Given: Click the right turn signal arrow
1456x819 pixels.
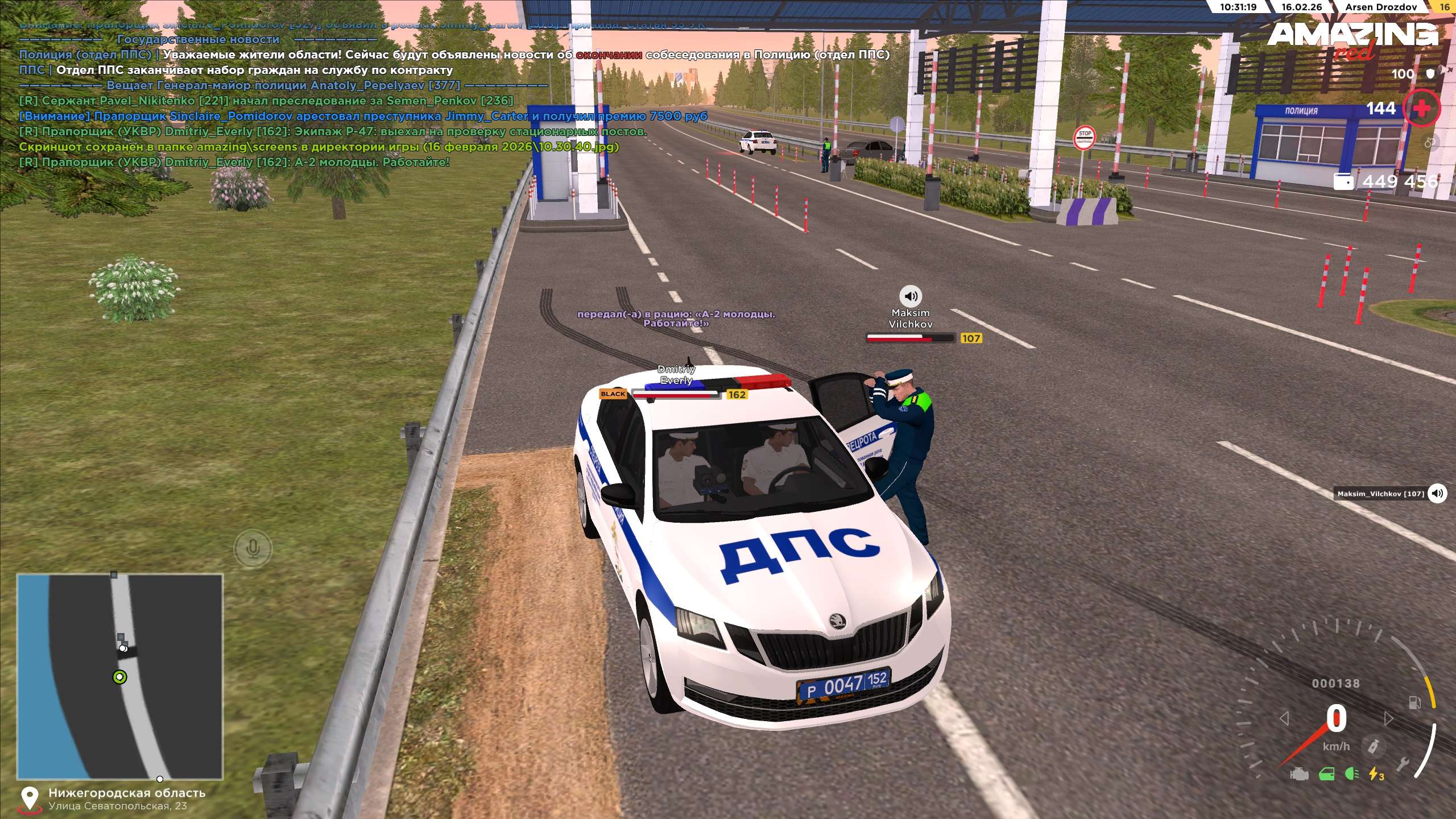Looking at the screenshot, I should 1388,718.
